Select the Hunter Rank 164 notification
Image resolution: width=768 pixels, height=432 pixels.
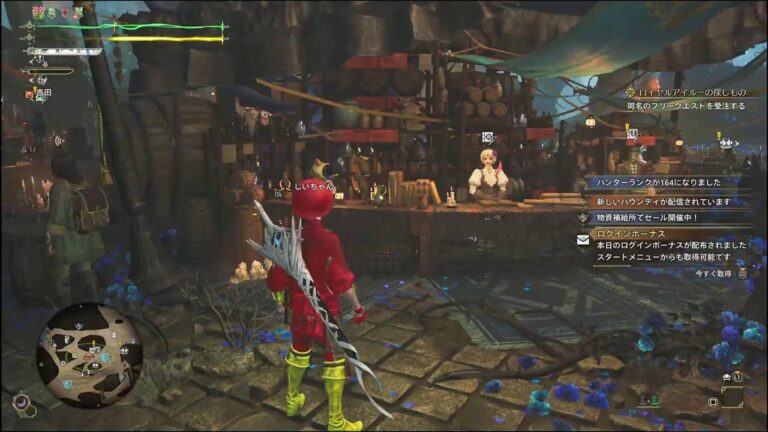(x=661, y=183)
